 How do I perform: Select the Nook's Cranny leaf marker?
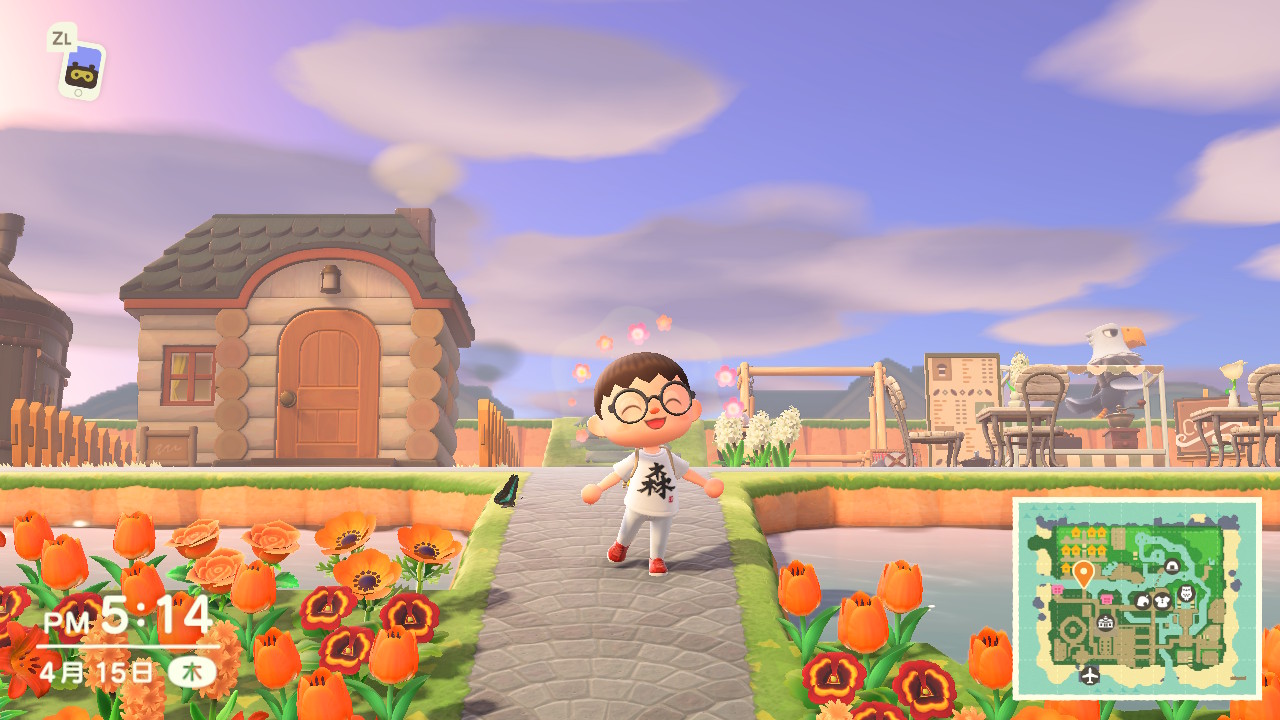(1143, 601)
